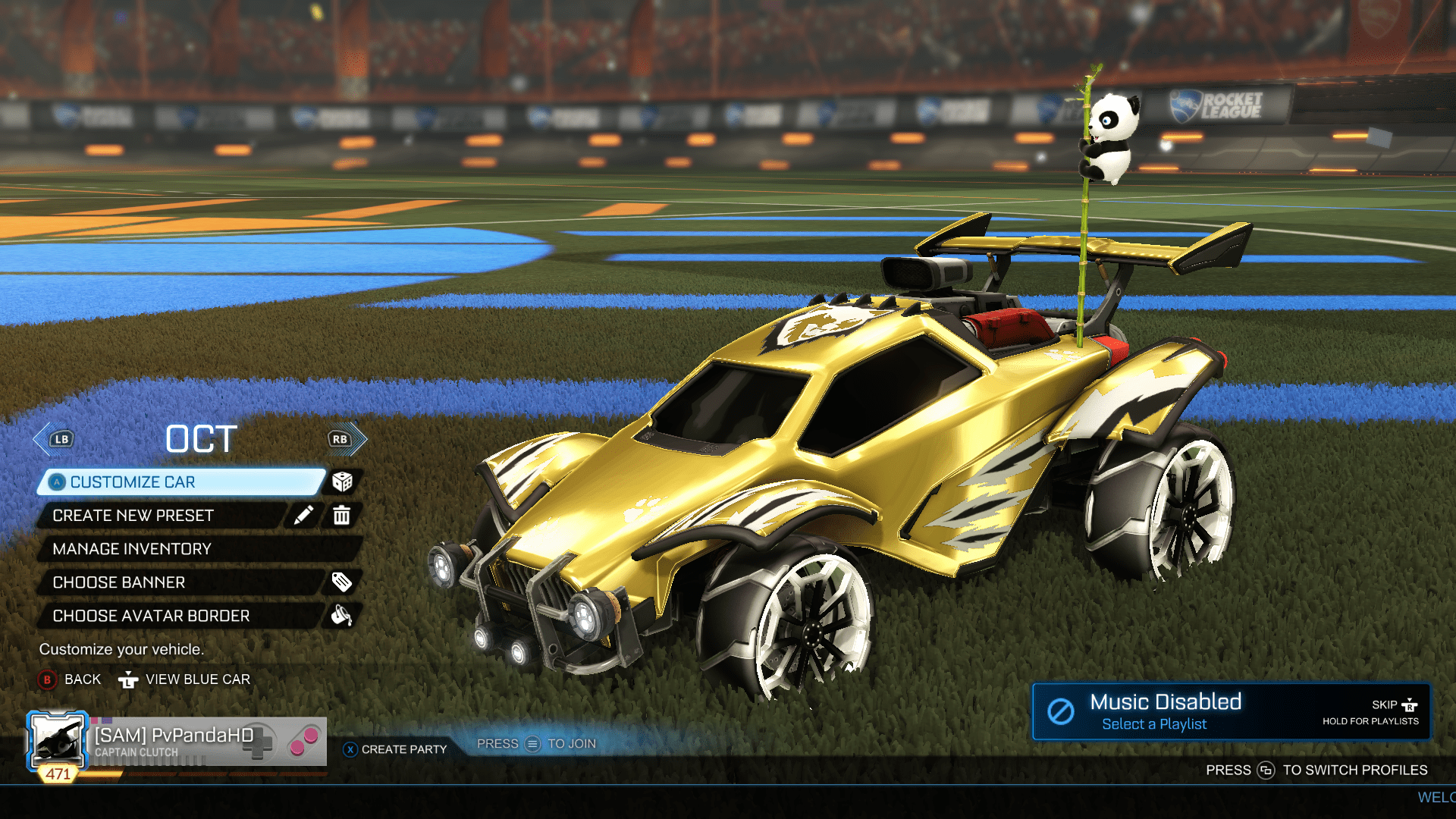
Task: Toggle to view the blue car
Action: click(x=197, y=679)
